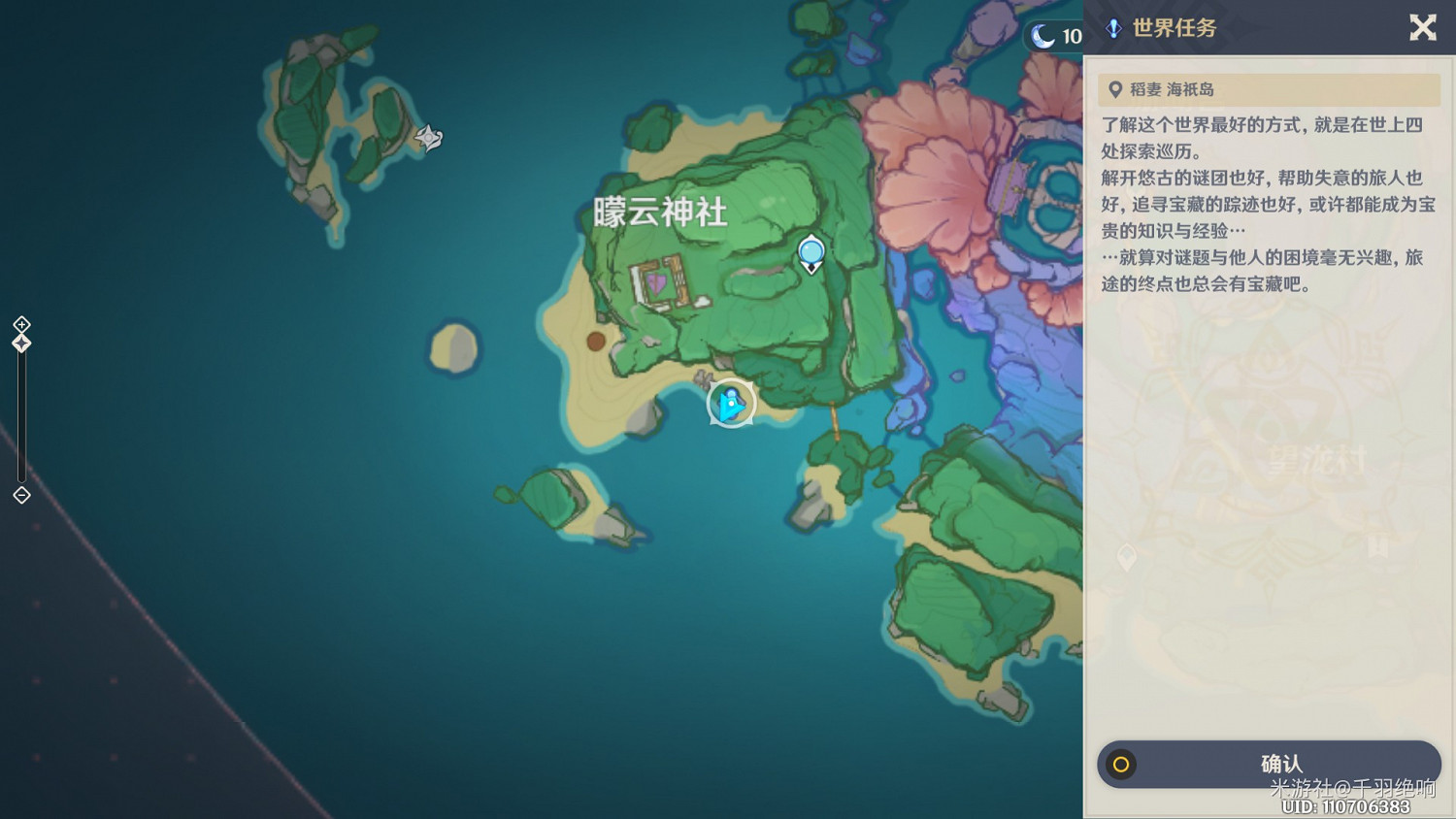1456x819 pixels.
Task: Click the zoom-out diamond below the slider
Action: coord(20,496)
